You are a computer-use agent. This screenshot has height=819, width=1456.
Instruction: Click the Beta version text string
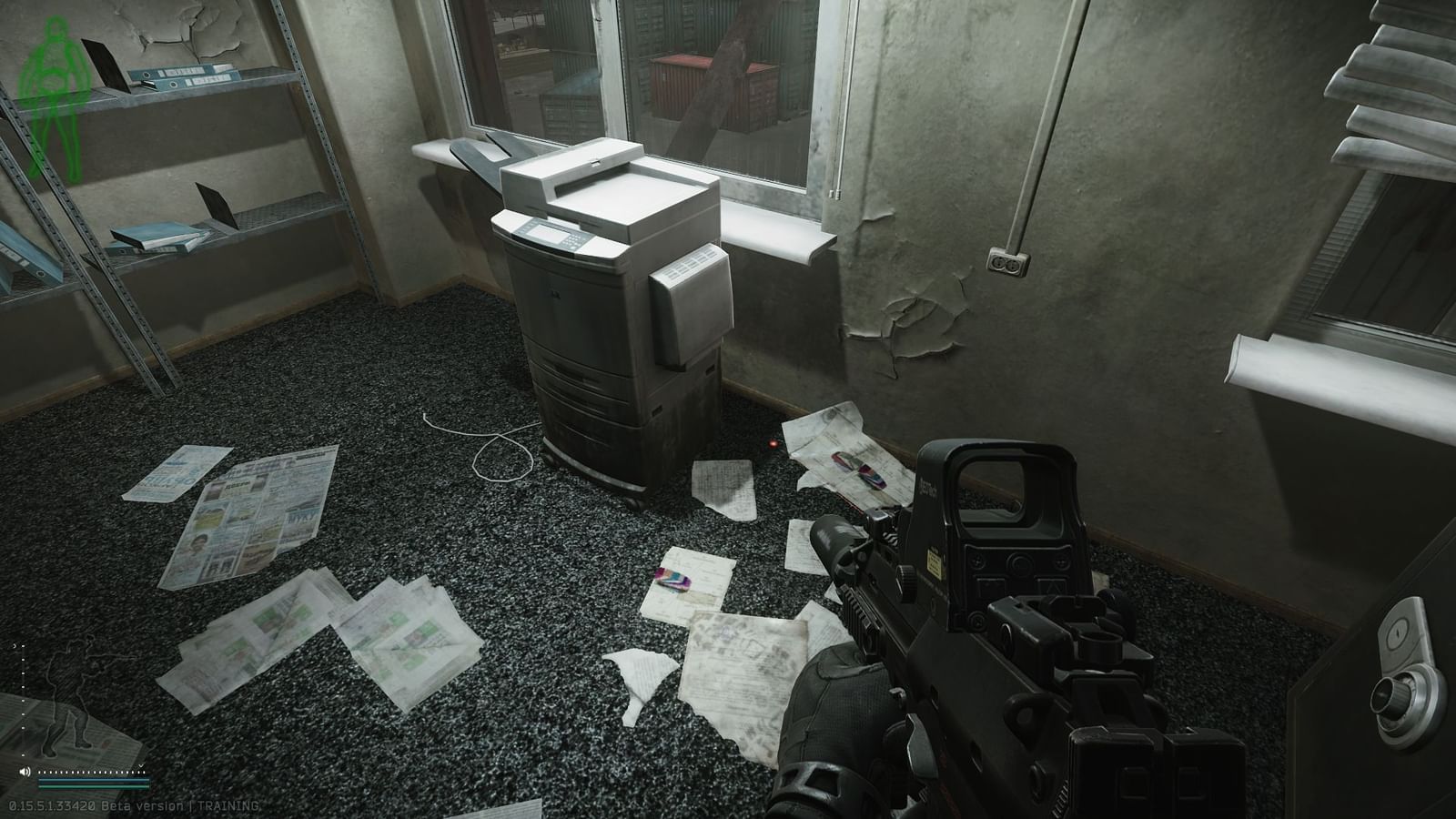click(x=143, y=805)
